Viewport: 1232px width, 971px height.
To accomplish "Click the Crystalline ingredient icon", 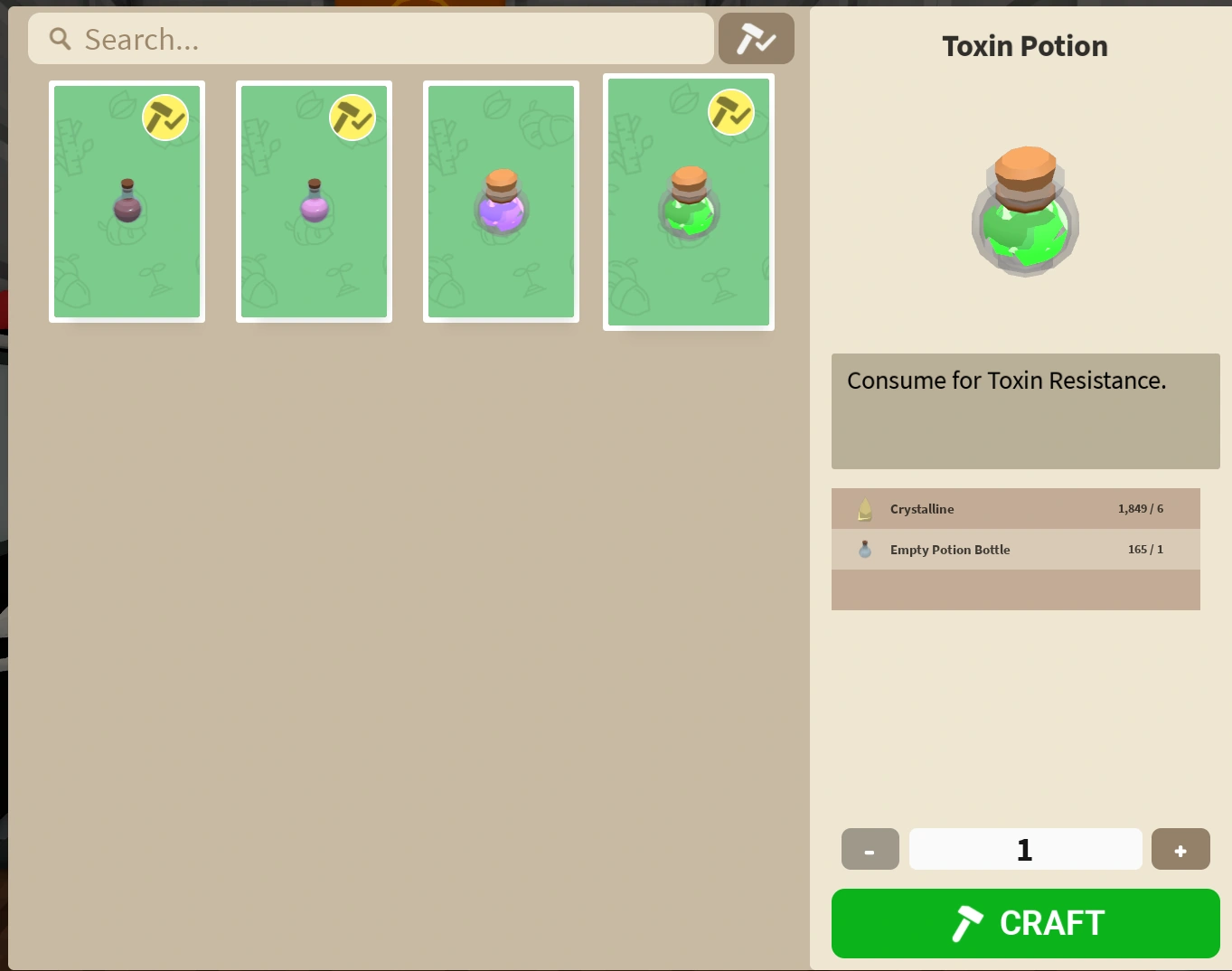I will pyautogui.click(x=864, y=508).
